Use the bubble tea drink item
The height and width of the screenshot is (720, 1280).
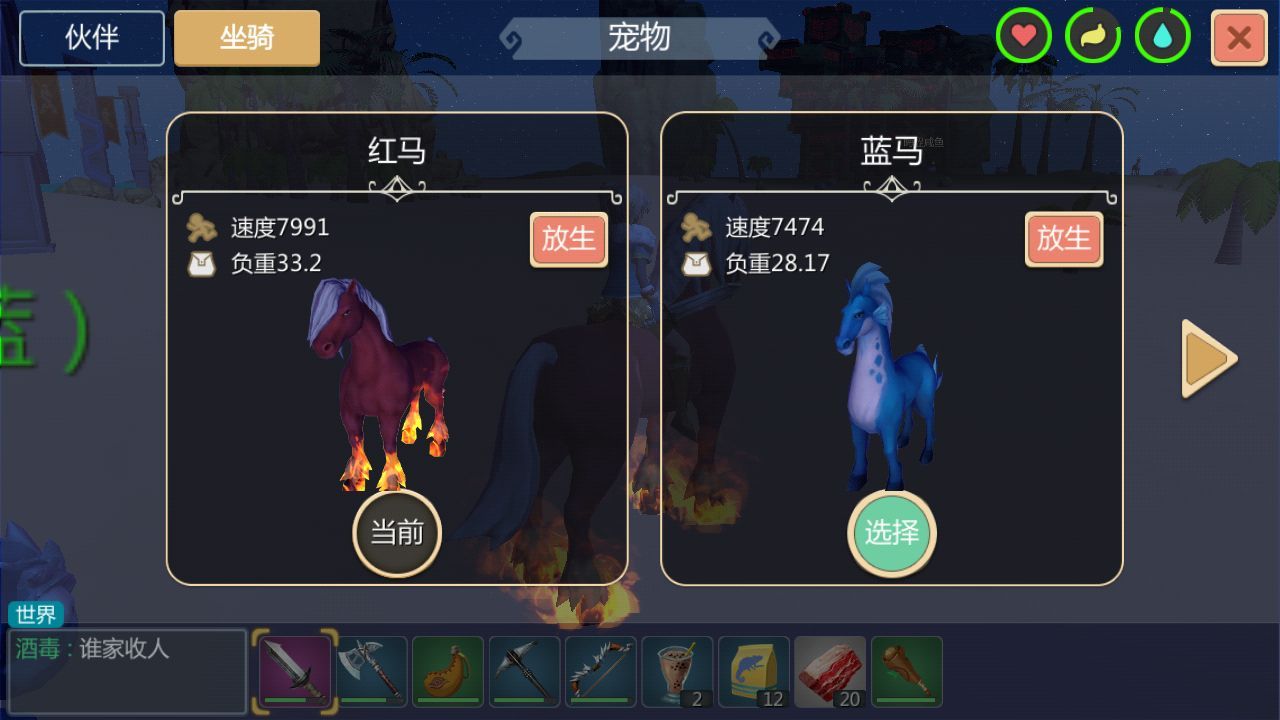pos(676,670)
